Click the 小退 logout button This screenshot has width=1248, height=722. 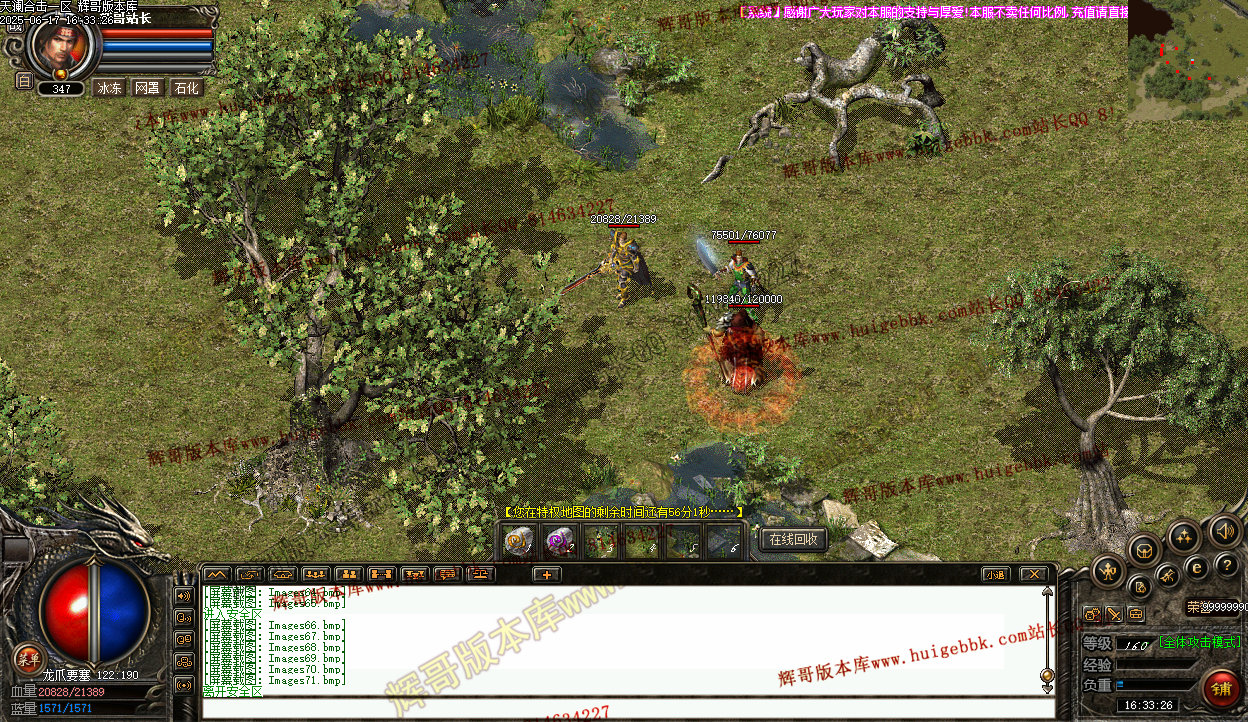coord(994,574)
